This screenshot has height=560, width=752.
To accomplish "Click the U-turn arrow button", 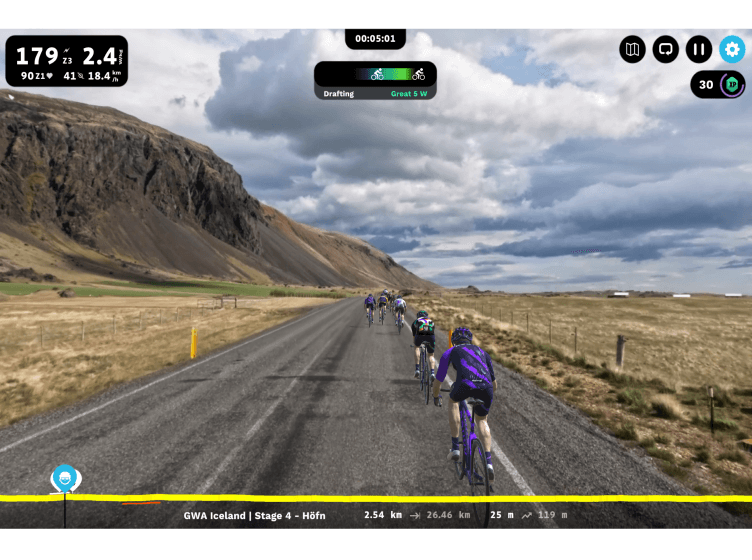I will 666,49.
